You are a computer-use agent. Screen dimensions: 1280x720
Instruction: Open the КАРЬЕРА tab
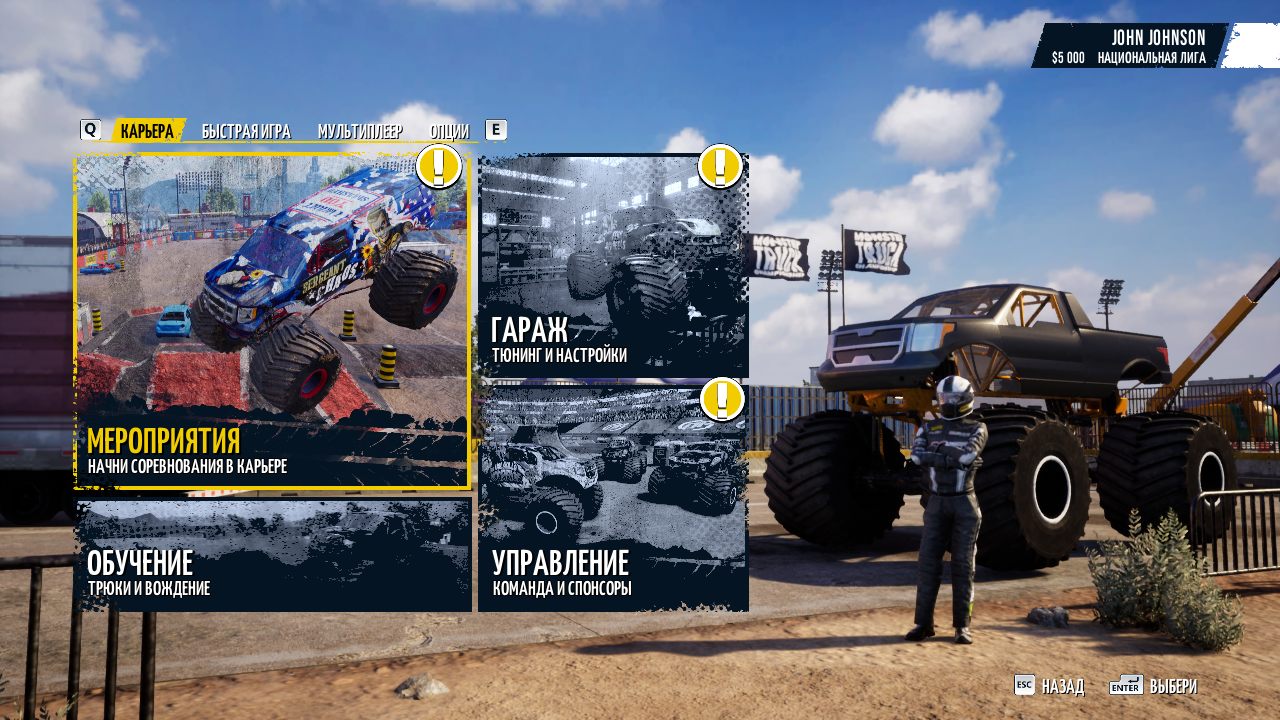tap(148, 130)
